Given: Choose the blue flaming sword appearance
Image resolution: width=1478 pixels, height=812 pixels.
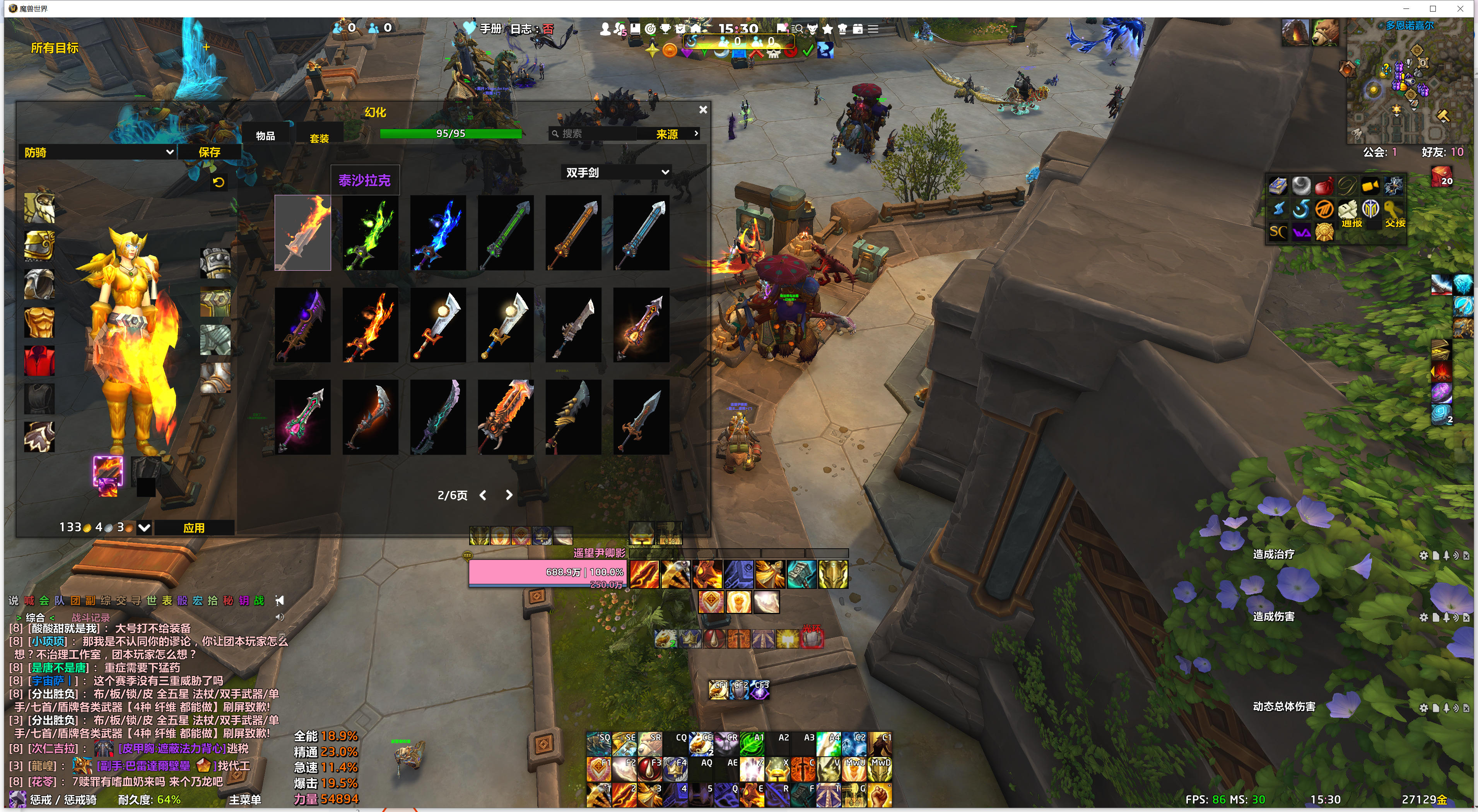Looking at the screenshot, I should (438, 233).
